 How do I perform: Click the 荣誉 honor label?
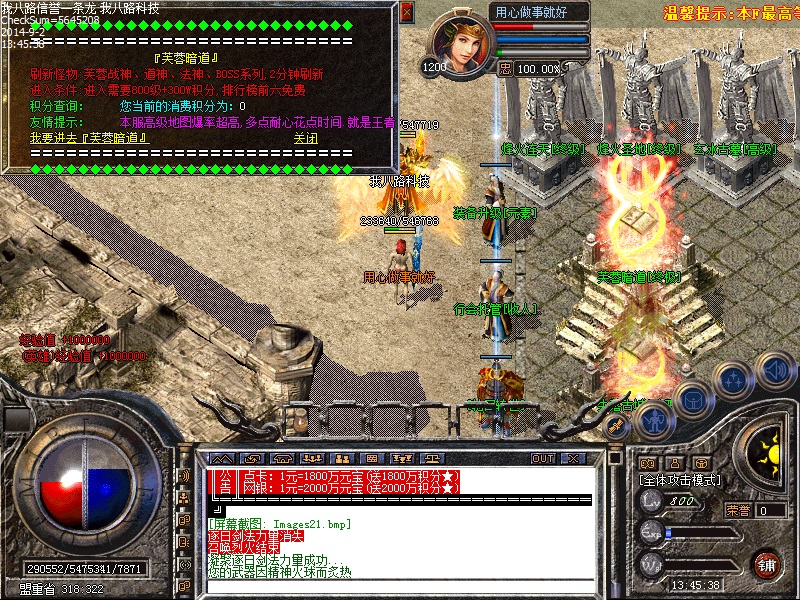point(738,510)
